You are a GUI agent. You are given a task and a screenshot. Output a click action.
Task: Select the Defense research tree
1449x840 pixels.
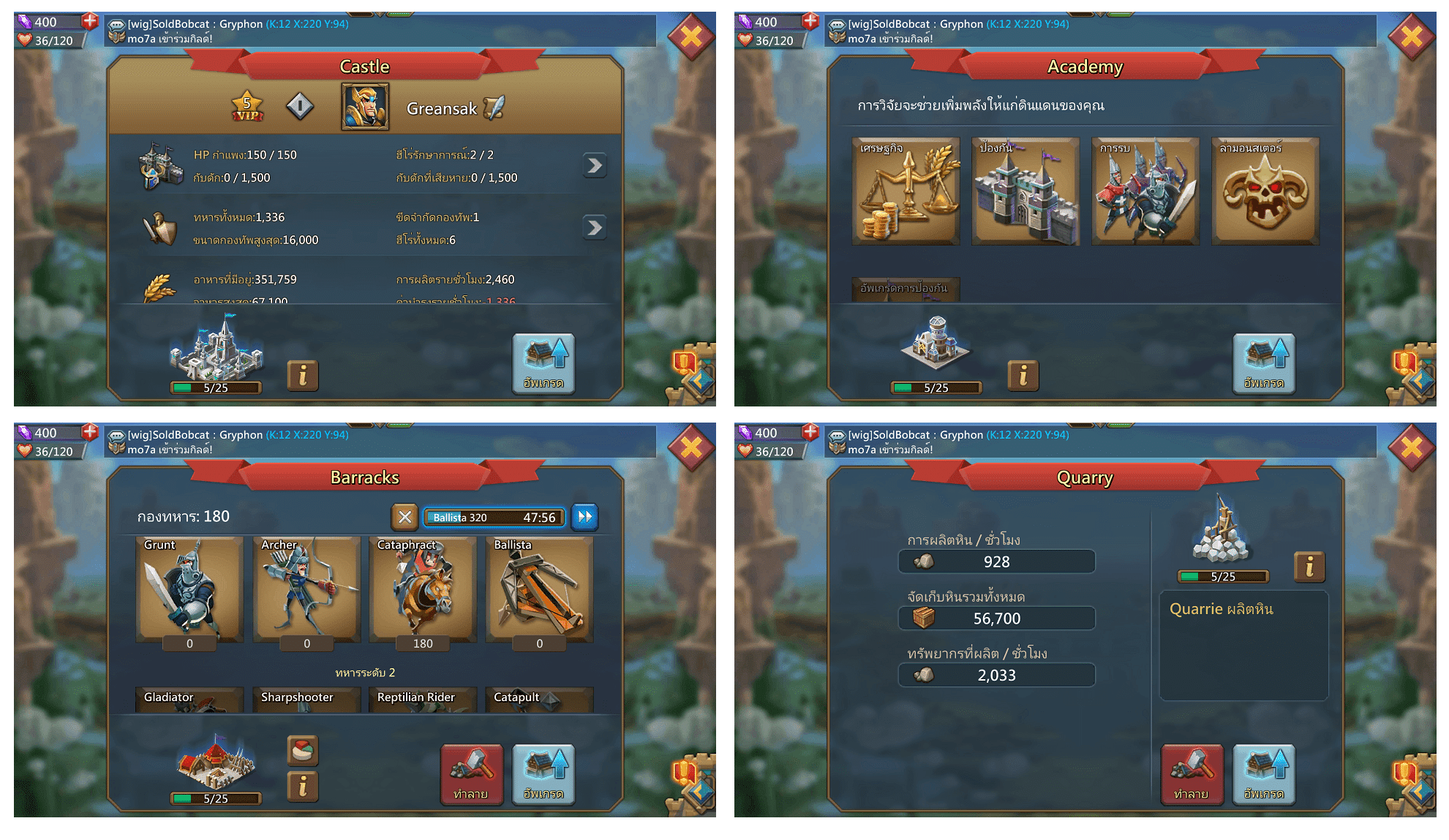pos(1025,192)
